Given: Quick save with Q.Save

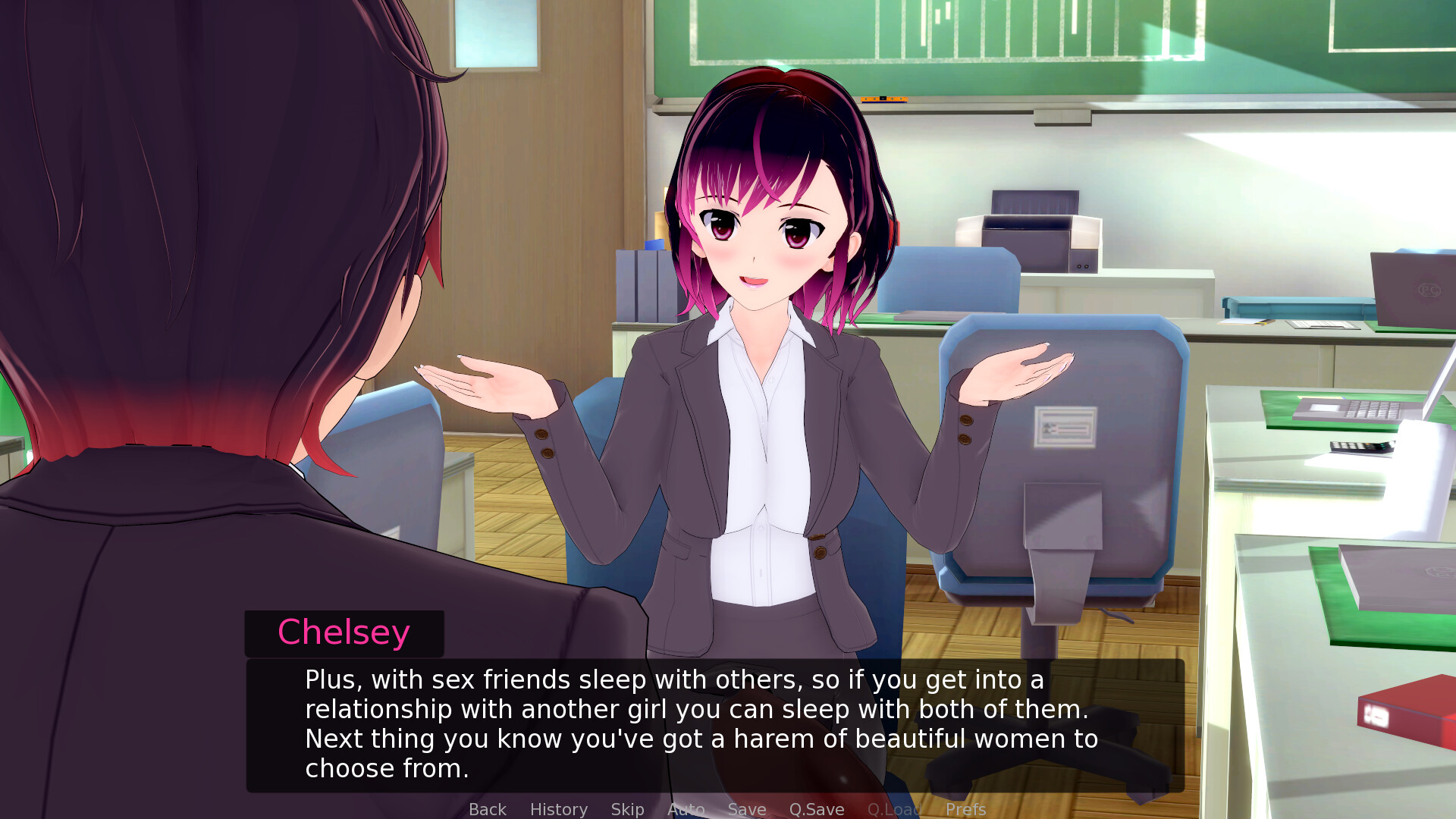Looking at the screenshot, I should pos(816,809).
